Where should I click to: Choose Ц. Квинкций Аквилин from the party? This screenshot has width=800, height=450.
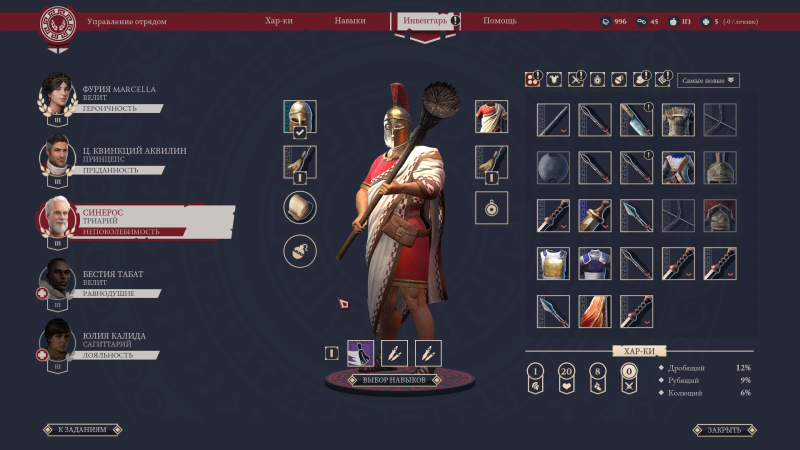(110, 160)
